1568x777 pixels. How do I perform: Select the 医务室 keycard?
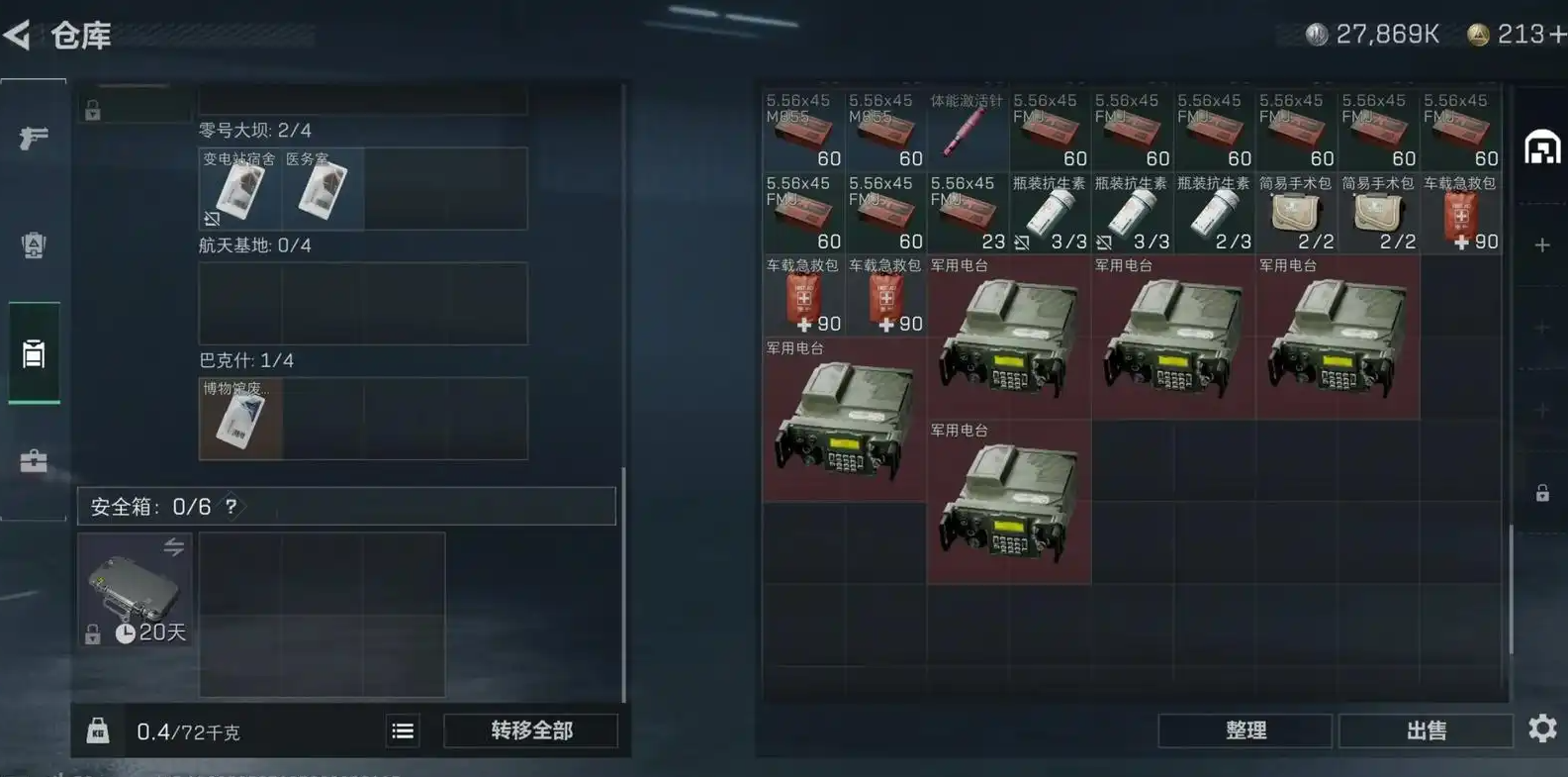pyautogui.click(x=323, y=189)
